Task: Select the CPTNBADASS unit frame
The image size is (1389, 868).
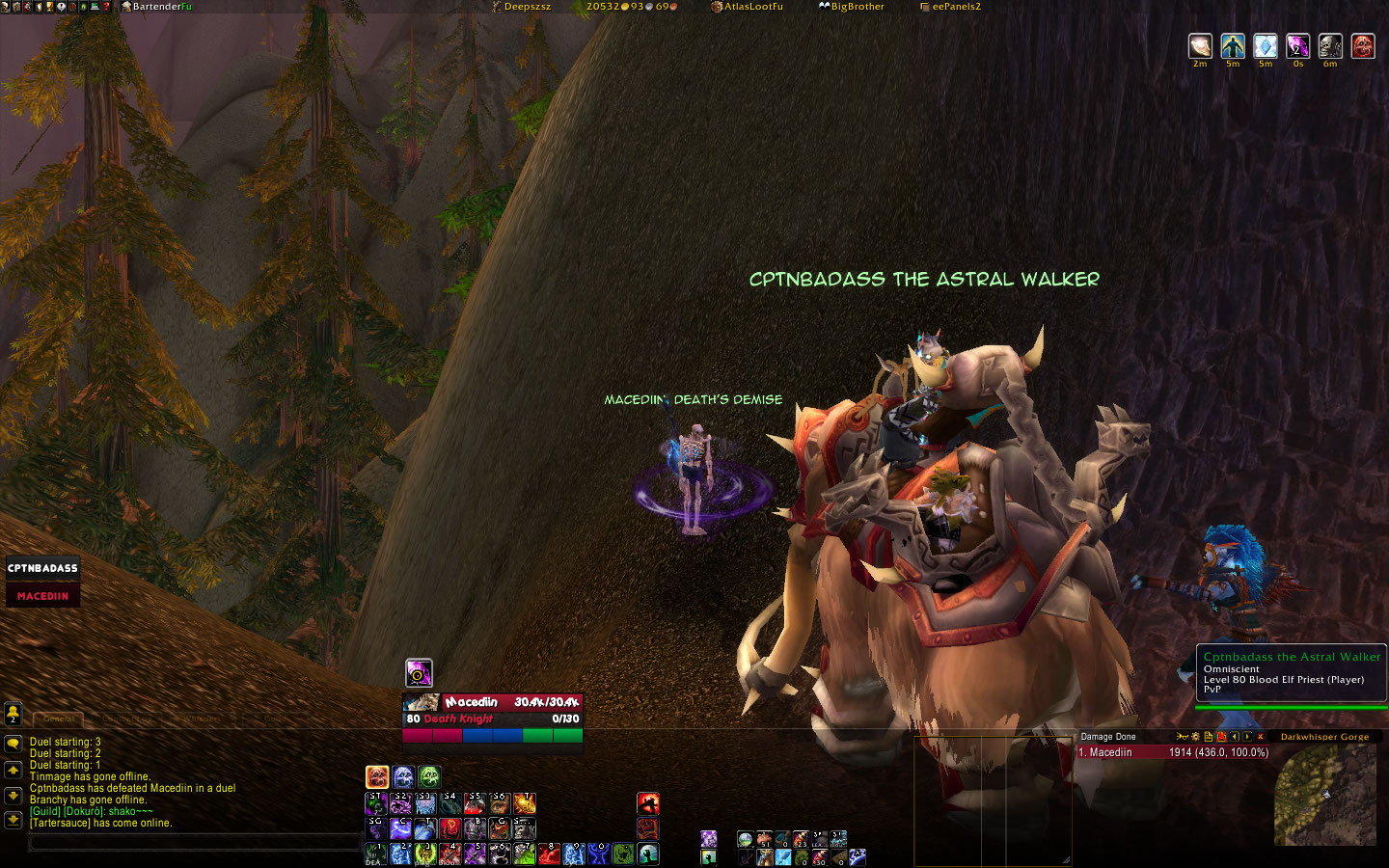Action: coord(43,568)
